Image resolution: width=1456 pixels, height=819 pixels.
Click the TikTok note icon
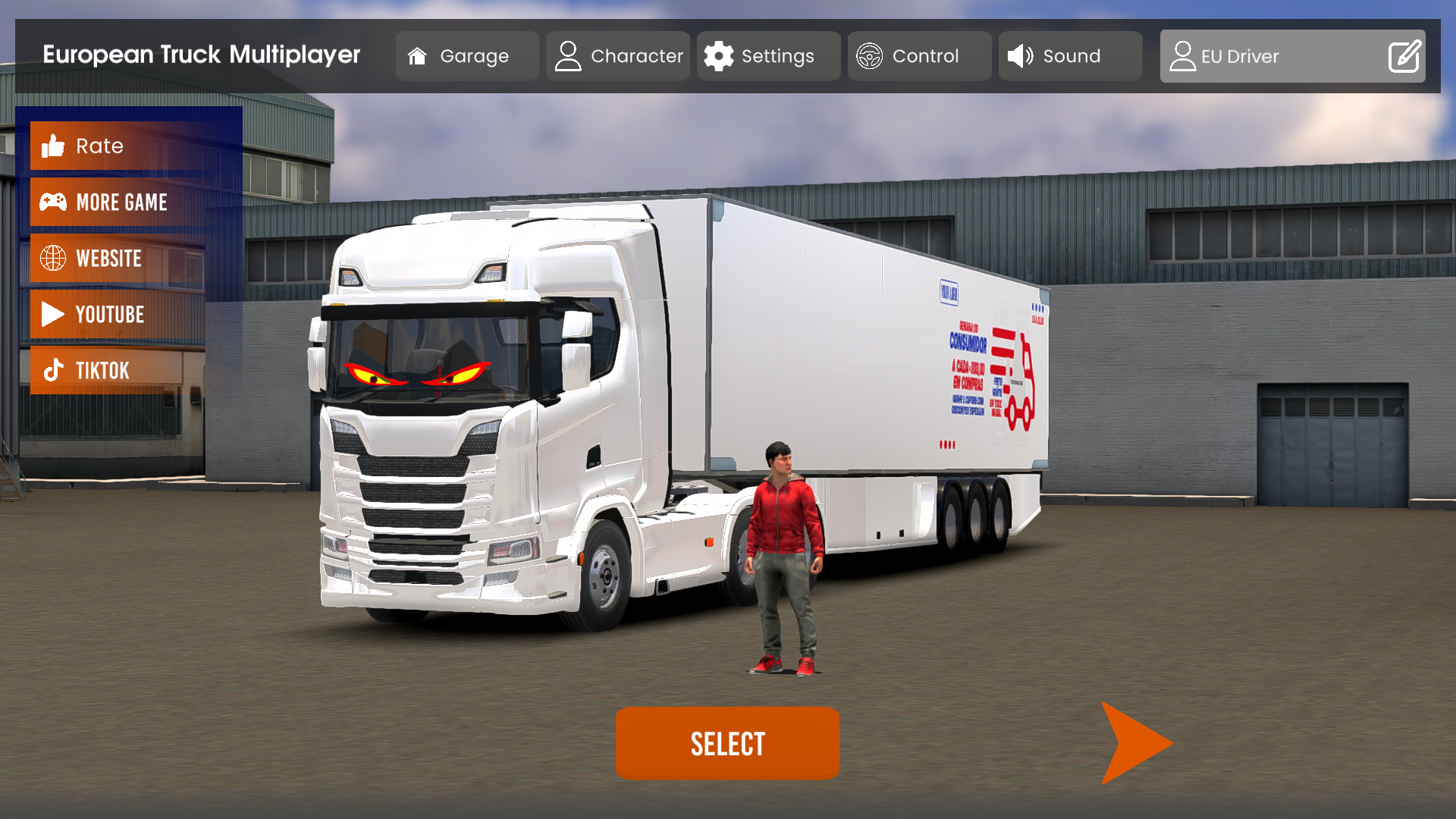pyautogui.click(x=52, y=370)
